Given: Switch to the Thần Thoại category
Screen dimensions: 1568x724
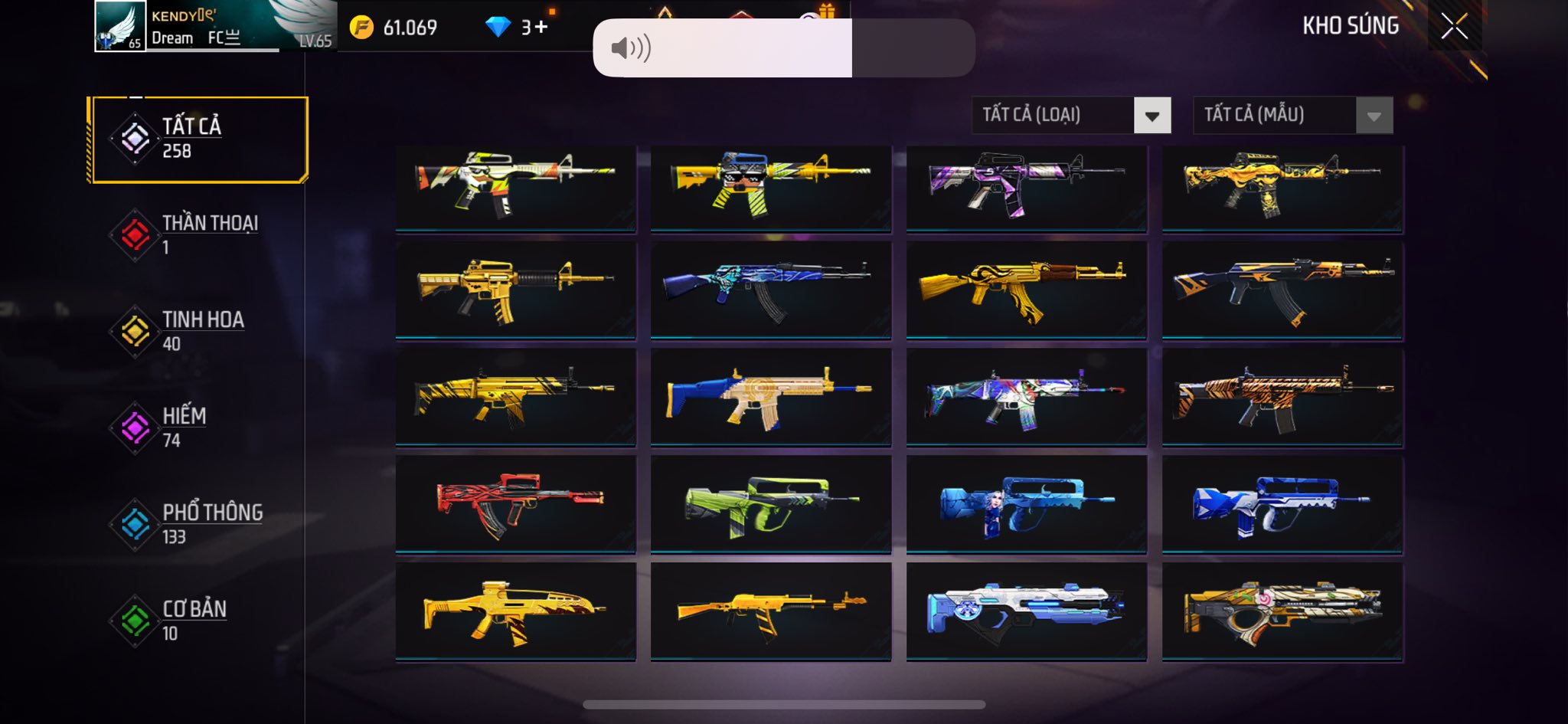Looking at the screenshot, I should pos(198,234).
